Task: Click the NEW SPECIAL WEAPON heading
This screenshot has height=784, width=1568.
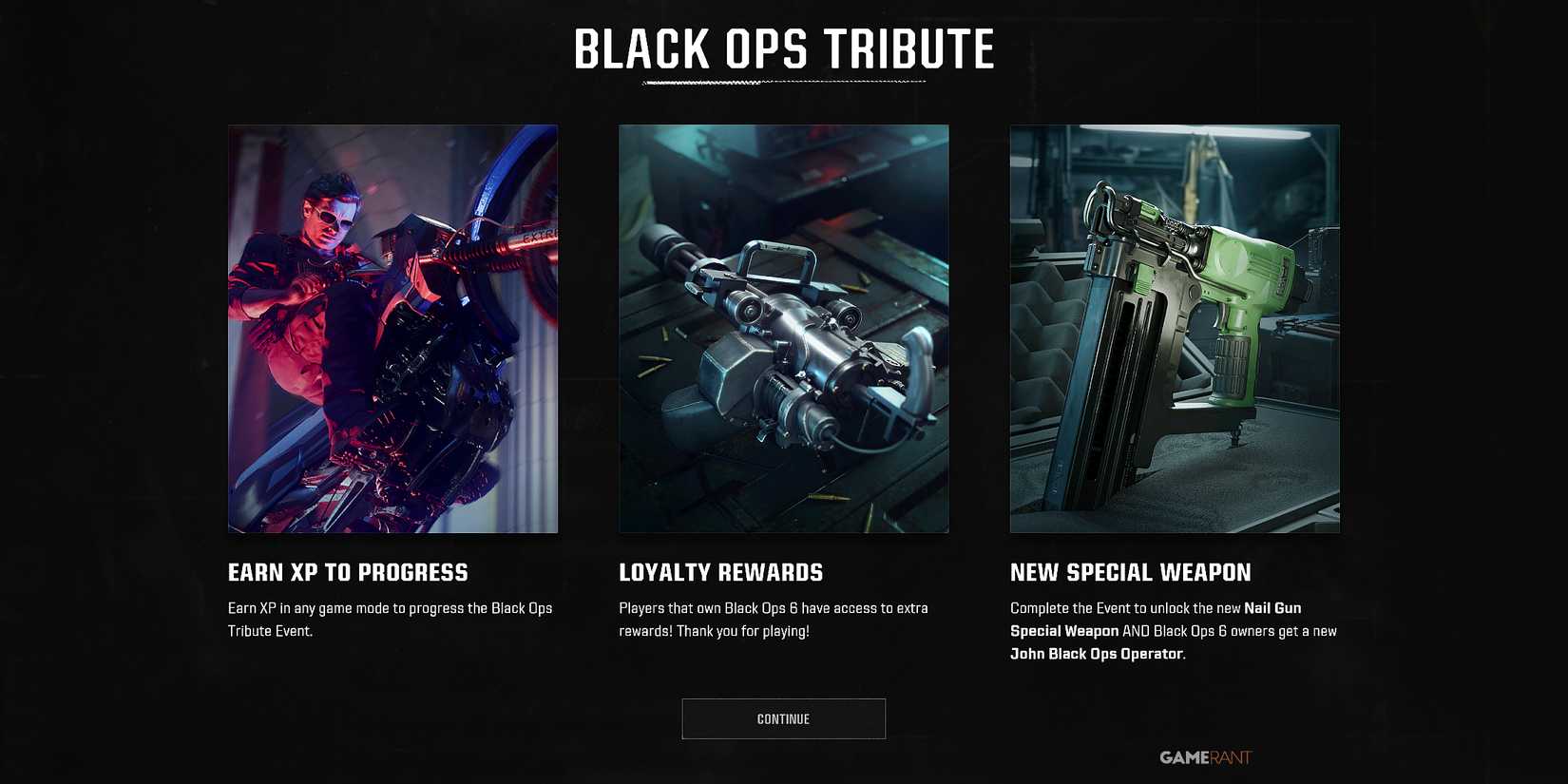Action: [x=1130, y=572]
